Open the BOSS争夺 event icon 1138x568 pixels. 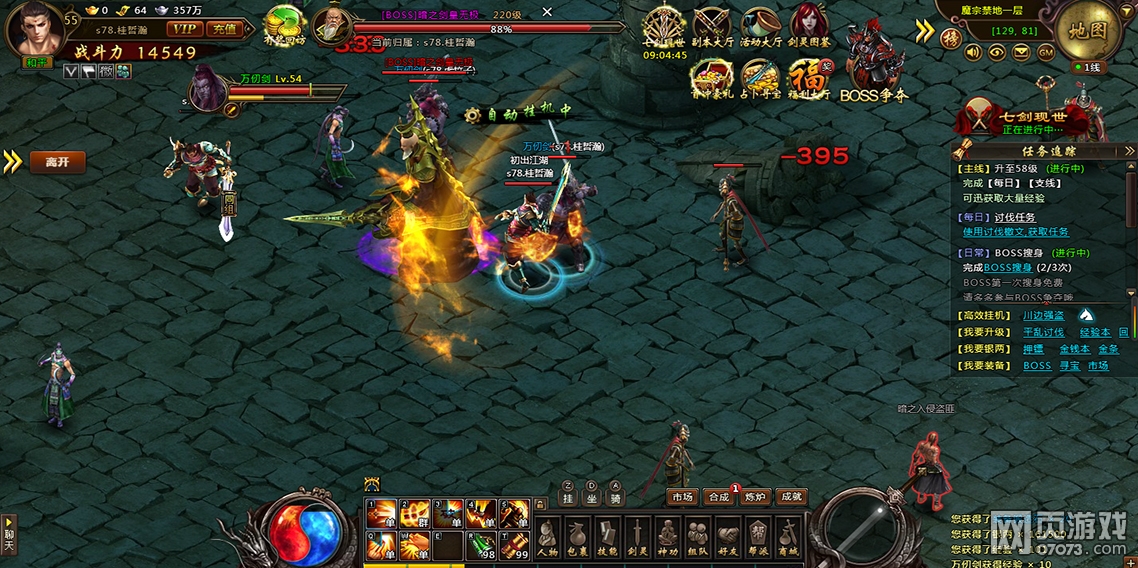click(873, 75)
